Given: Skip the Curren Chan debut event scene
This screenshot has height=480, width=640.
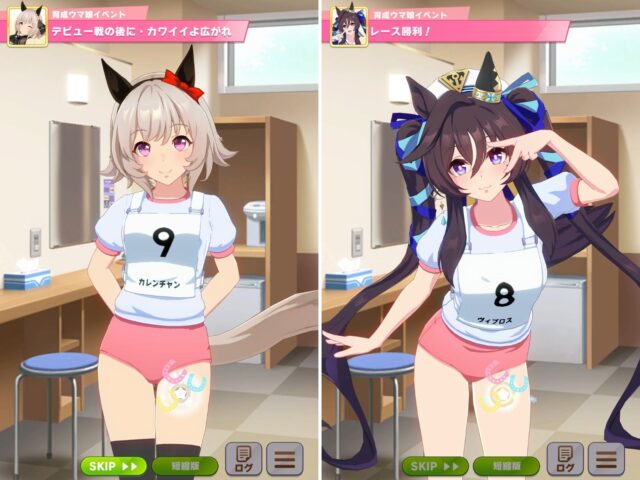Looking at the screenshot, I should [x=113, y=466].
